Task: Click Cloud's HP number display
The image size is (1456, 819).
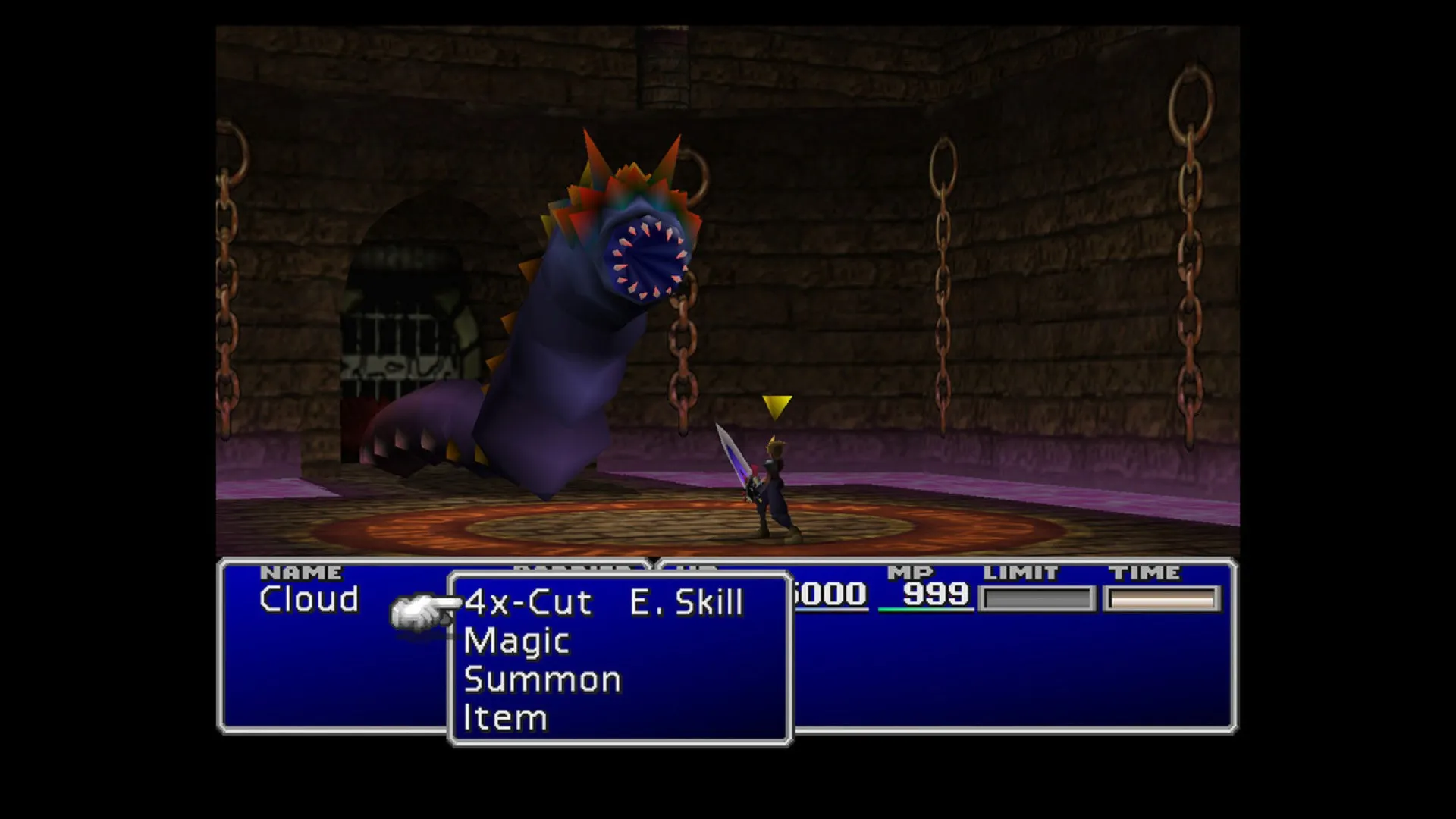Action: click(x=827, y=597)
